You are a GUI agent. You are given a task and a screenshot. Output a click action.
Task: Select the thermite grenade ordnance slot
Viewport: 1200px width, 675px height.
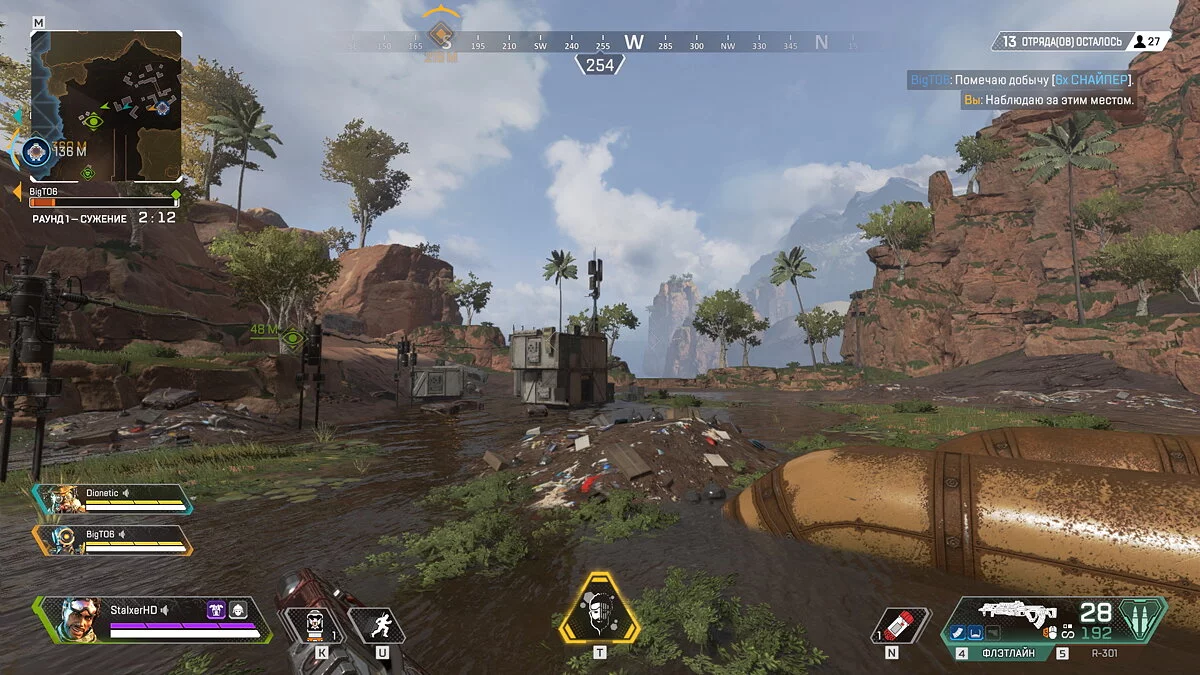pos(315,625)
